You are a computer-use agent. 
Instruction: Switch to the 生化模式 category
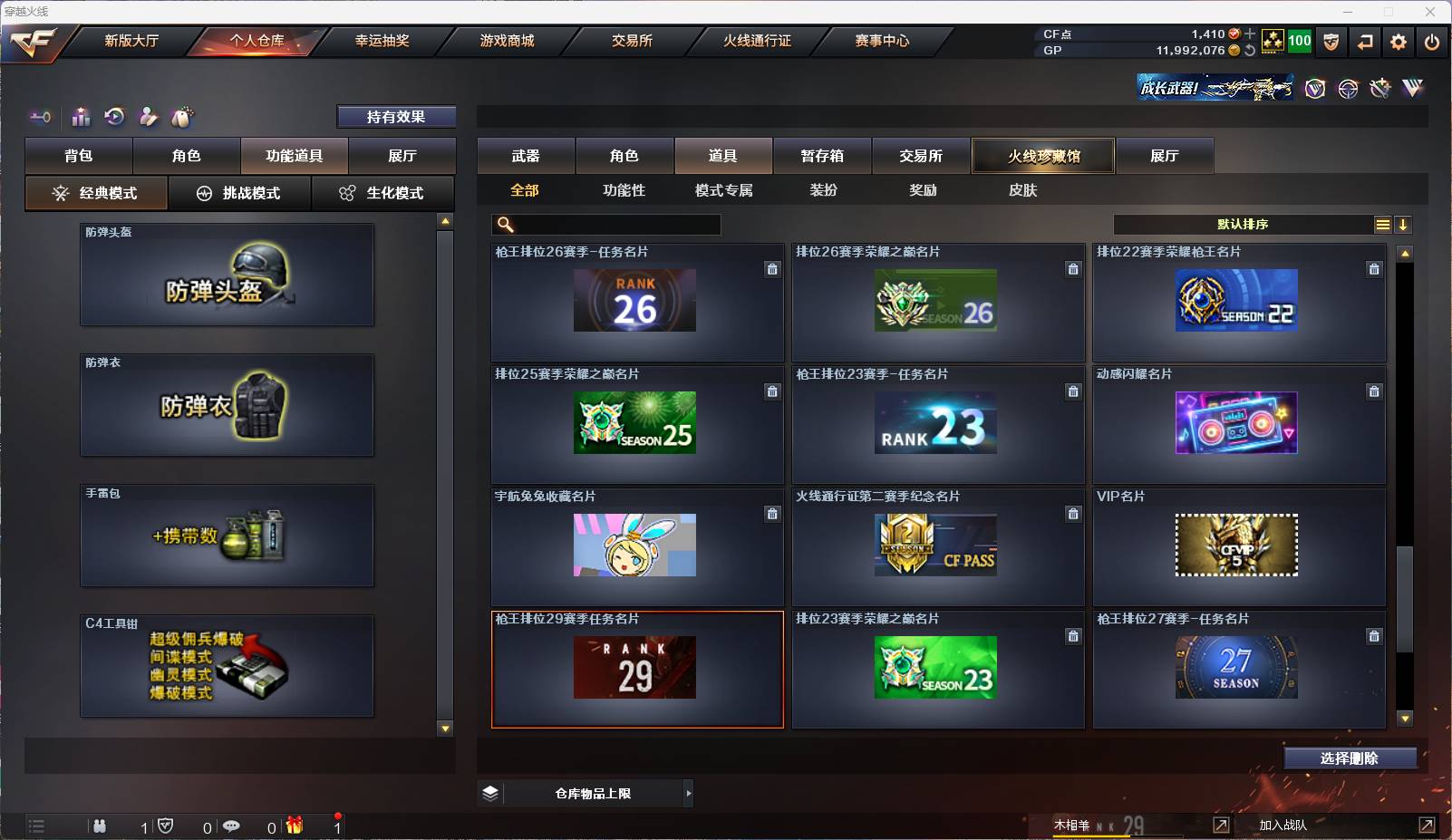click(x=384, y=193)
